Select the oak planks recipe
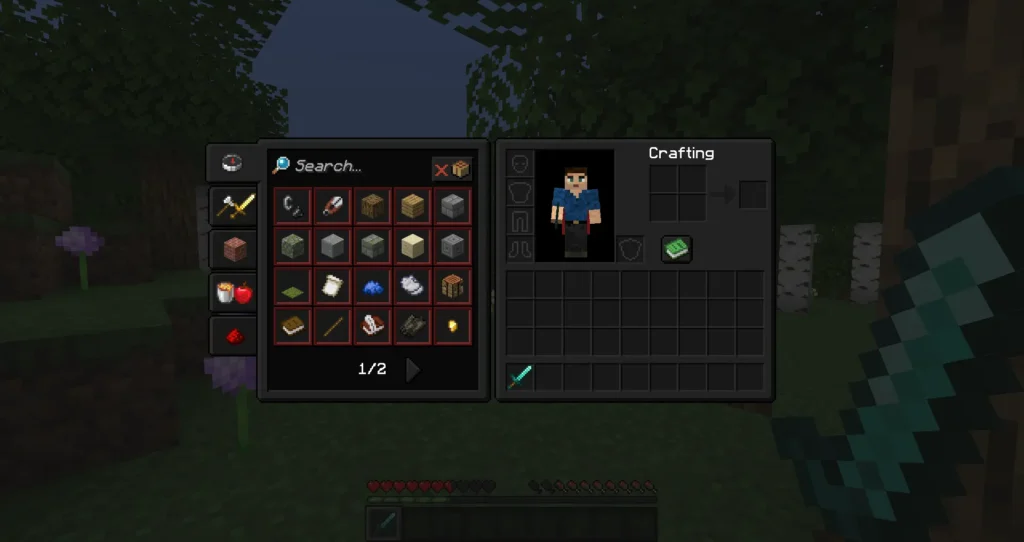The image size is (1024, 542). tap(412, 206)
